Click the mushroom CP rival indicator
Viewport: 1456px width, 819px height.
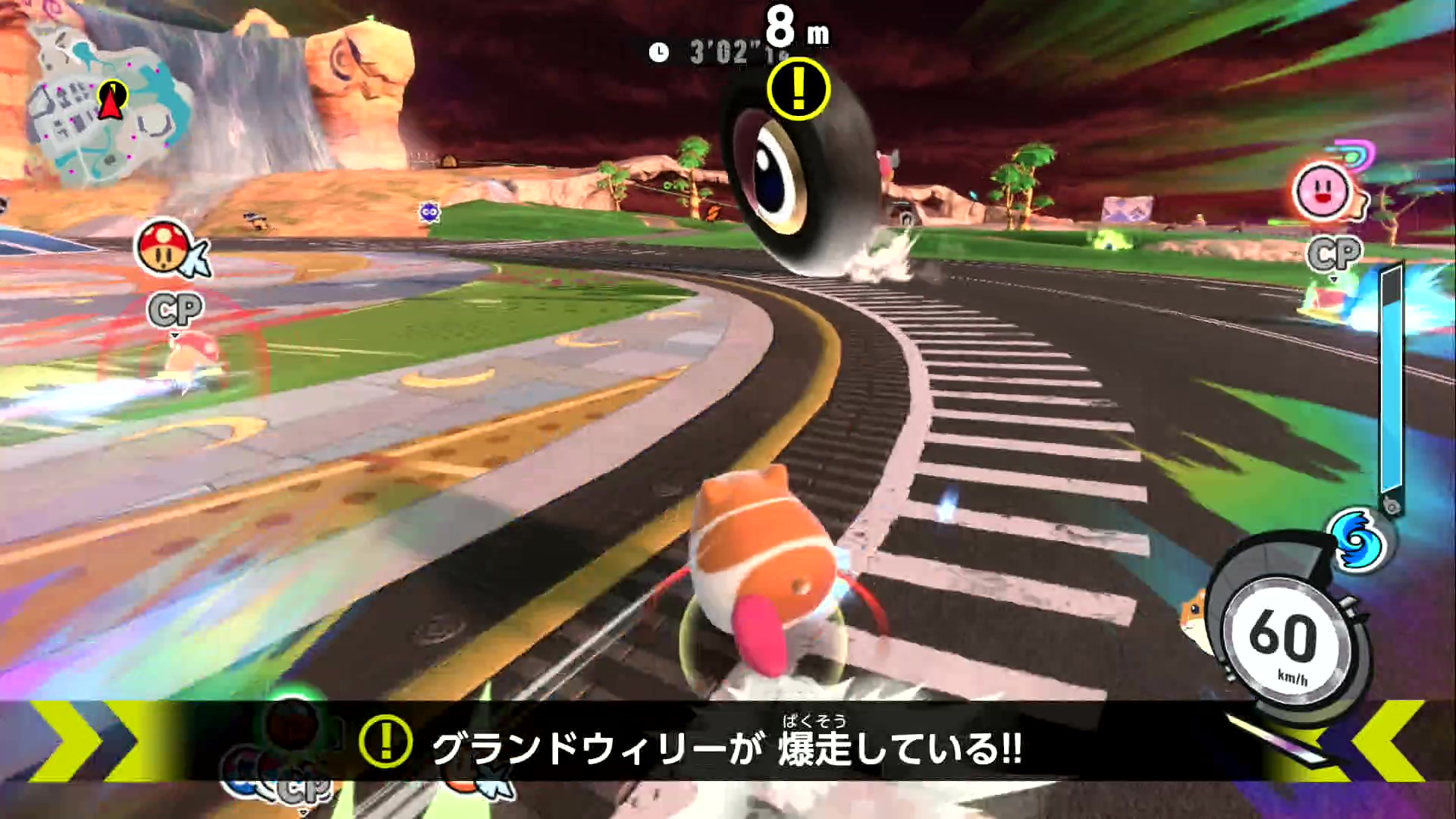pos(164,248)
